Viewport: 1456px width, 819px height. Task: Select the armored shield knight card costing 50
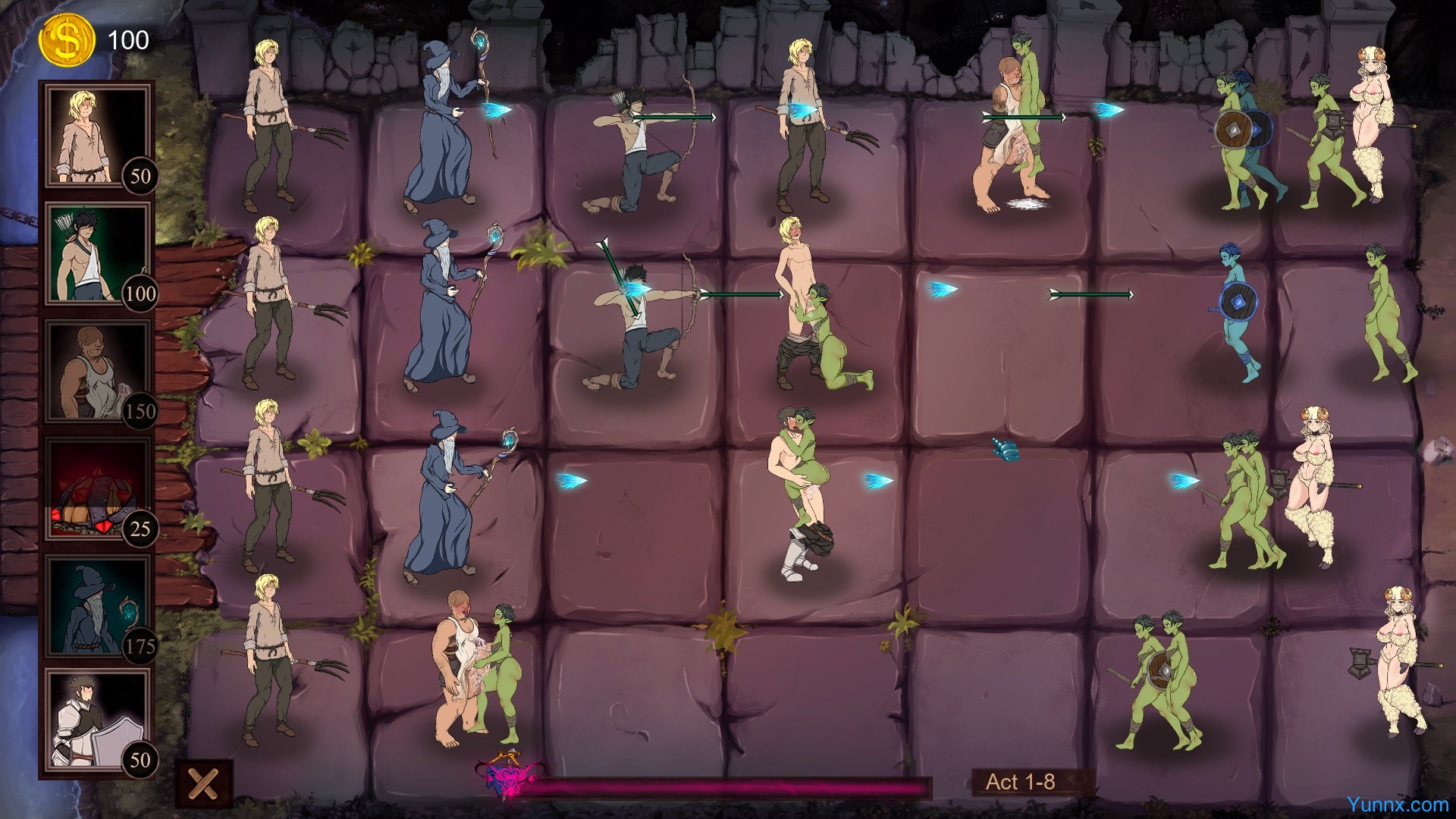coord(97,721)
